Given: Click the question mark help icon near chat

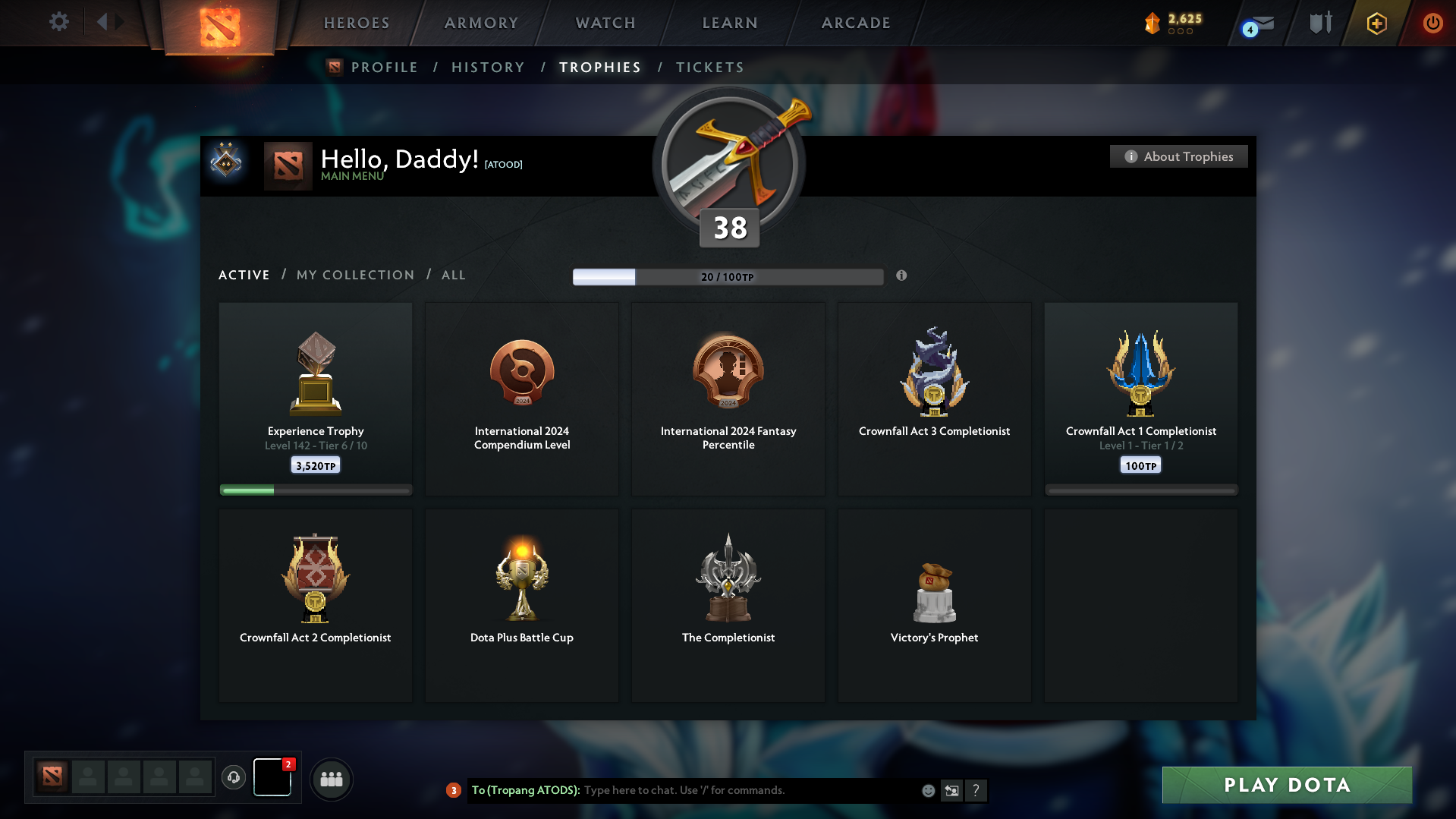Looking at the screenshot, I should pos(976,790).
